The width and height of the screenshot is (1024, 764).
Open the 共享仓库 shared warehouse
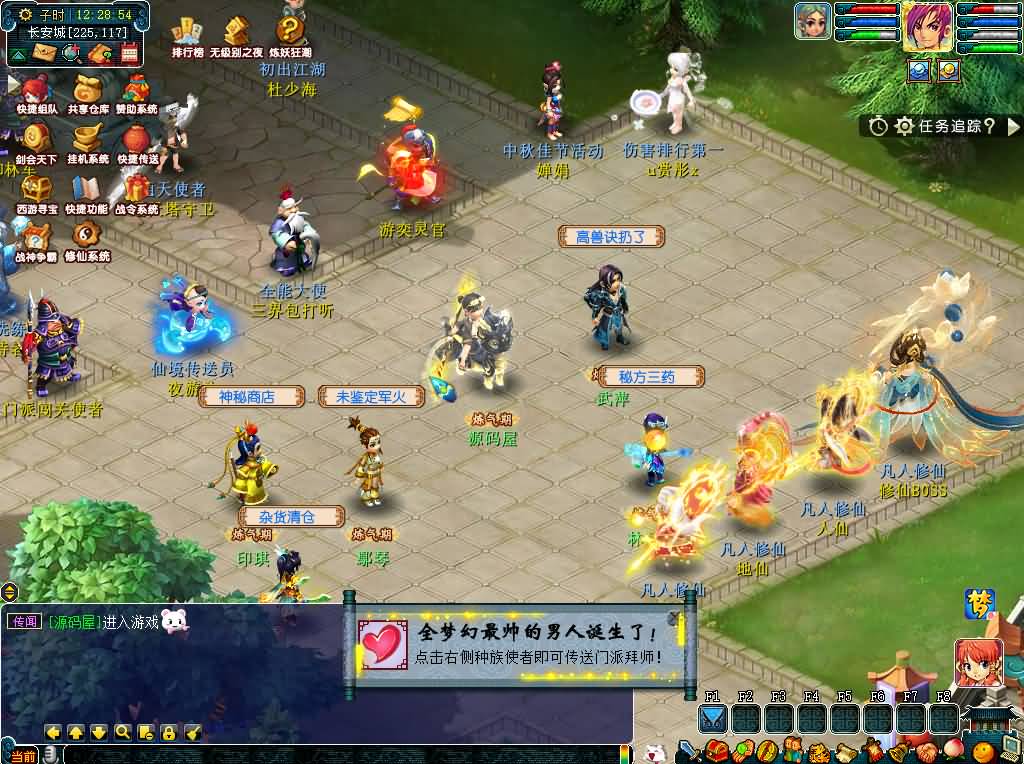[x=88, y=92]
